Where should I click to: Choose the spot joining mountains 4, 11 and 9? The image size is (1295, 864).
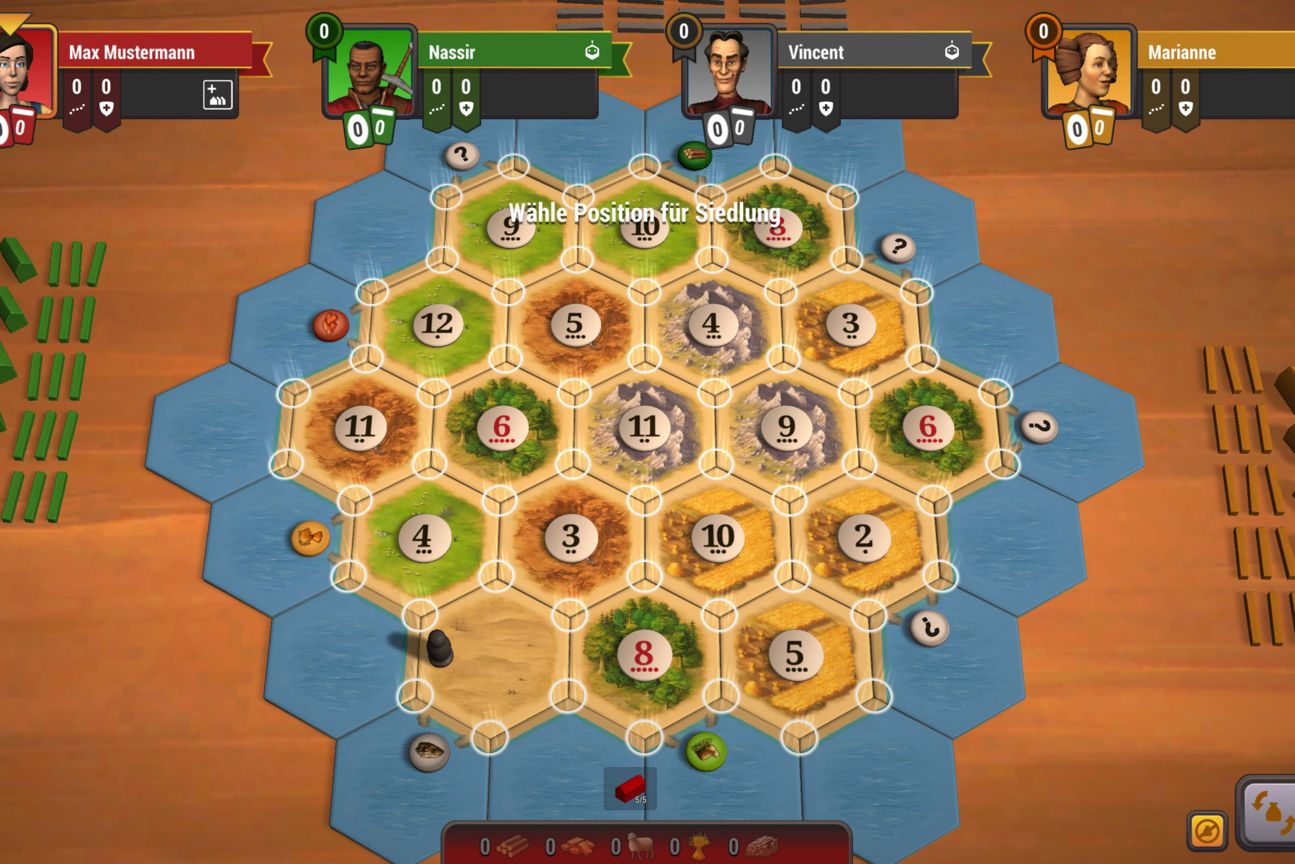tap(714, 392)
